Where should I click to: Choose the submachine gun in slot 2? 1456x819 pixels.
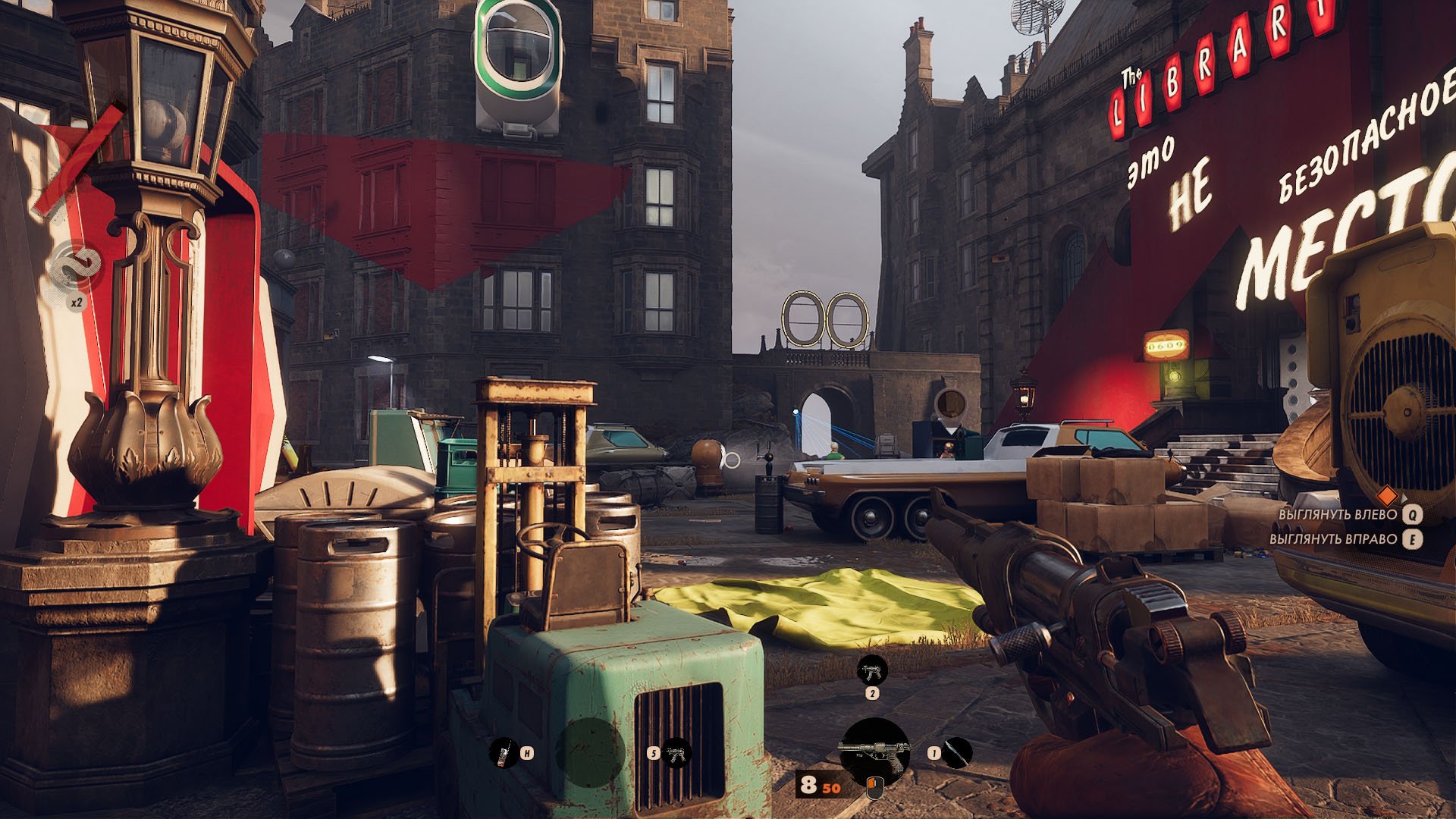point(871,670)
